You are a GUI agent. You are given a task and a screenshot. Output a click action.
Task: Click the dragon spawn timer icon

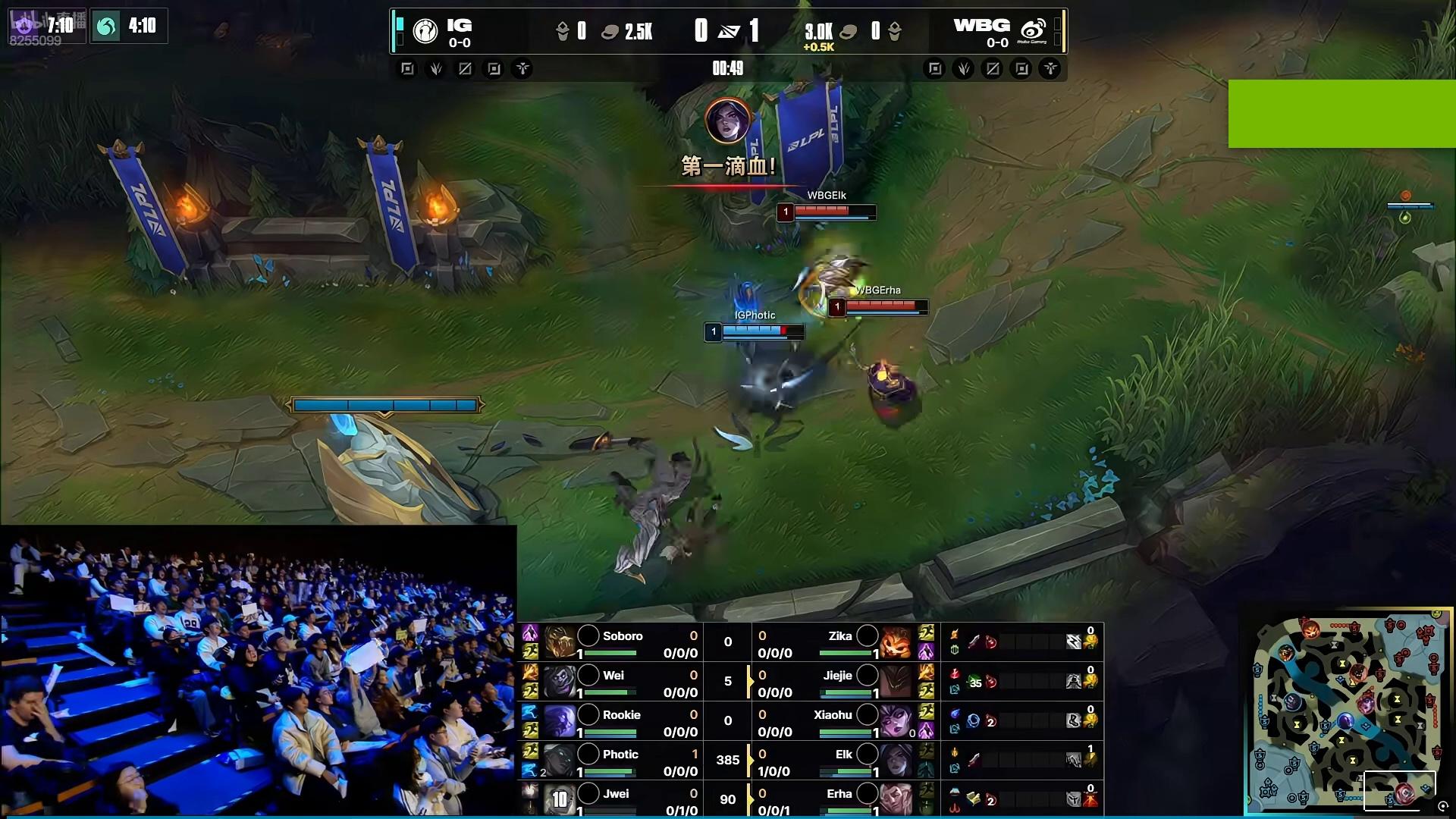[106, 27]
